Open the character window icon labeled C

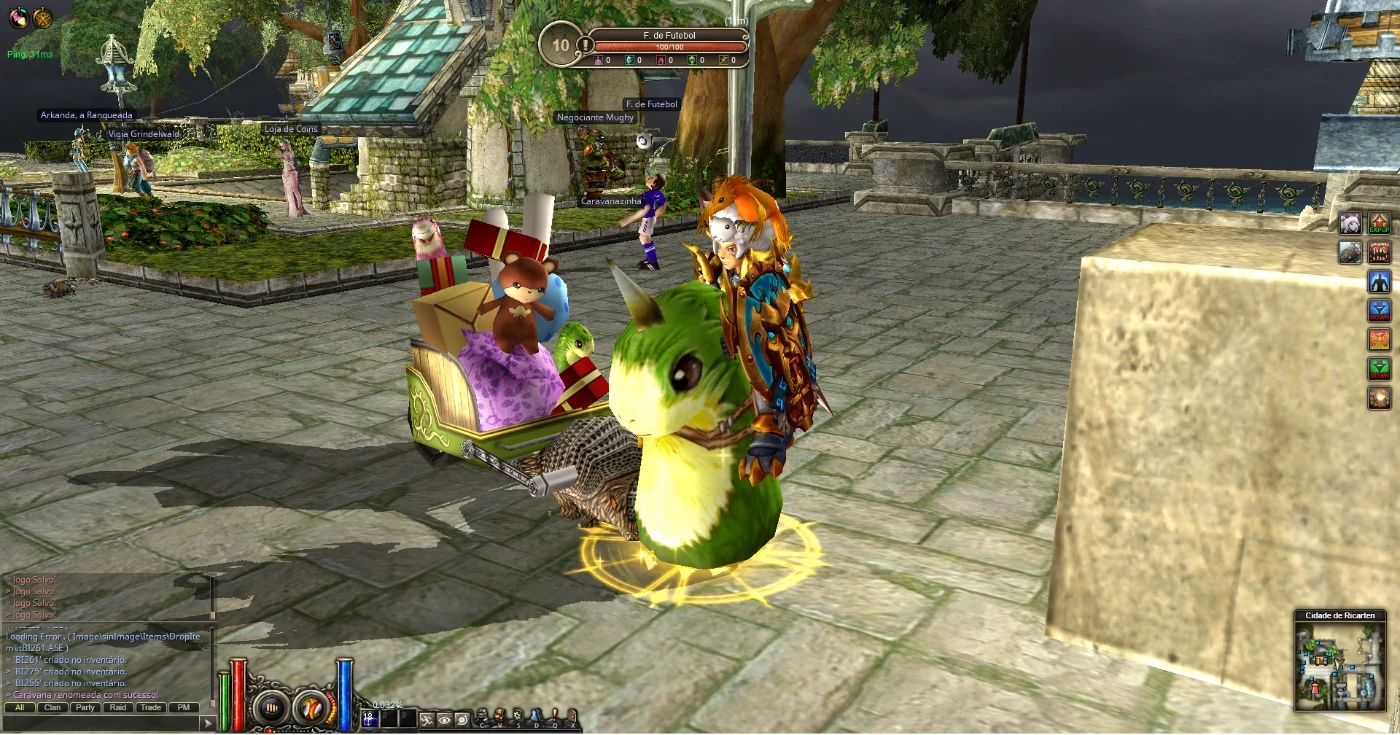pyautogui.click(x=482, y=714)
